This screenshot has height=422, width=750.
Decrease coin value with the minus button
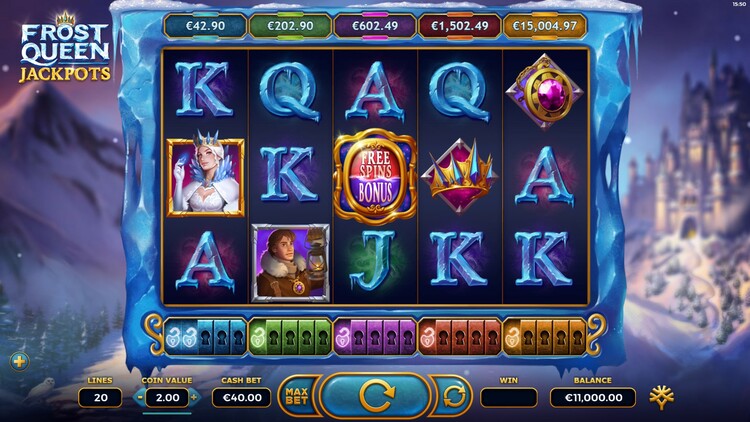139,397
